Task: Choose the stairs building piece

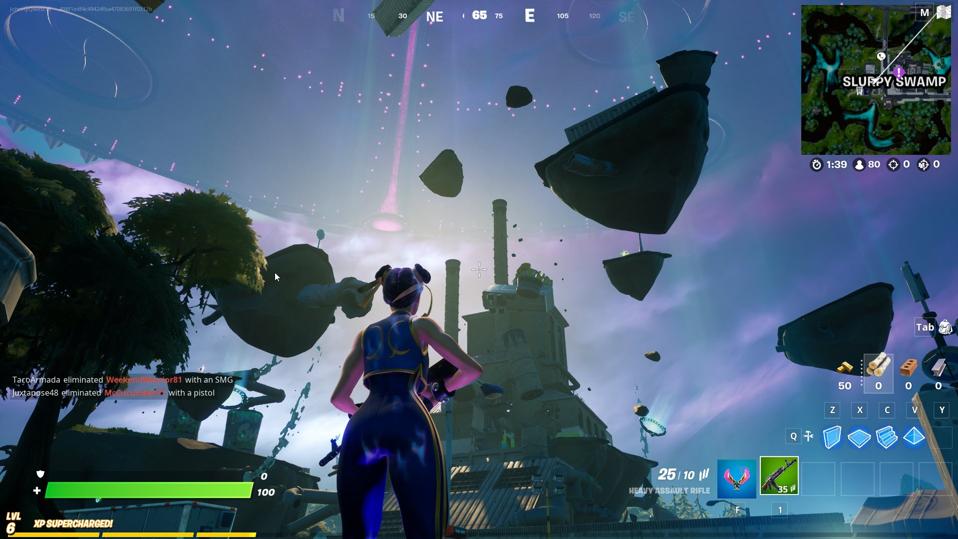Action: 886,437
